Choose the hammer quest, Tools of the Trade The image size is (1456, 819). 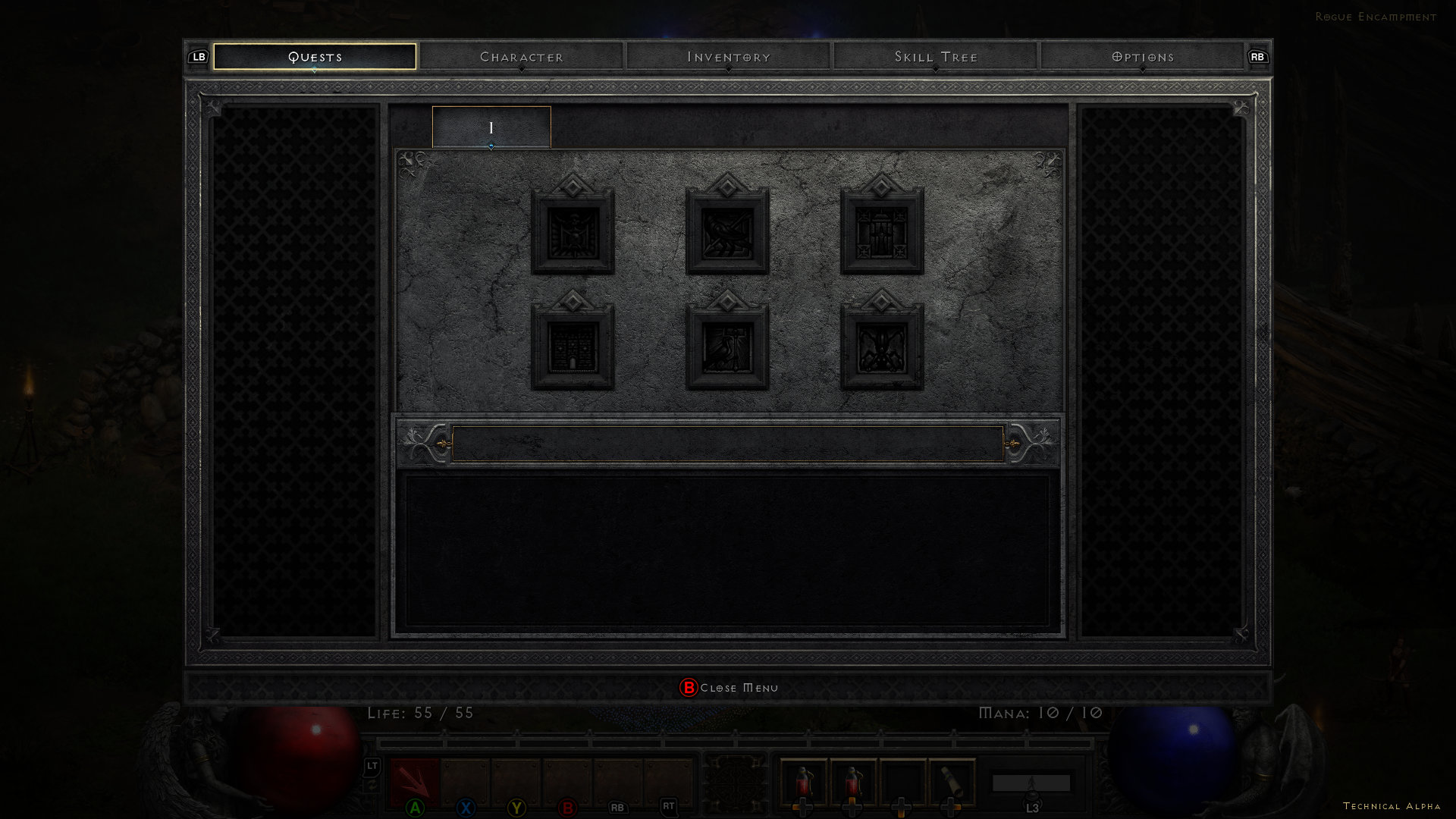(728, 348)
